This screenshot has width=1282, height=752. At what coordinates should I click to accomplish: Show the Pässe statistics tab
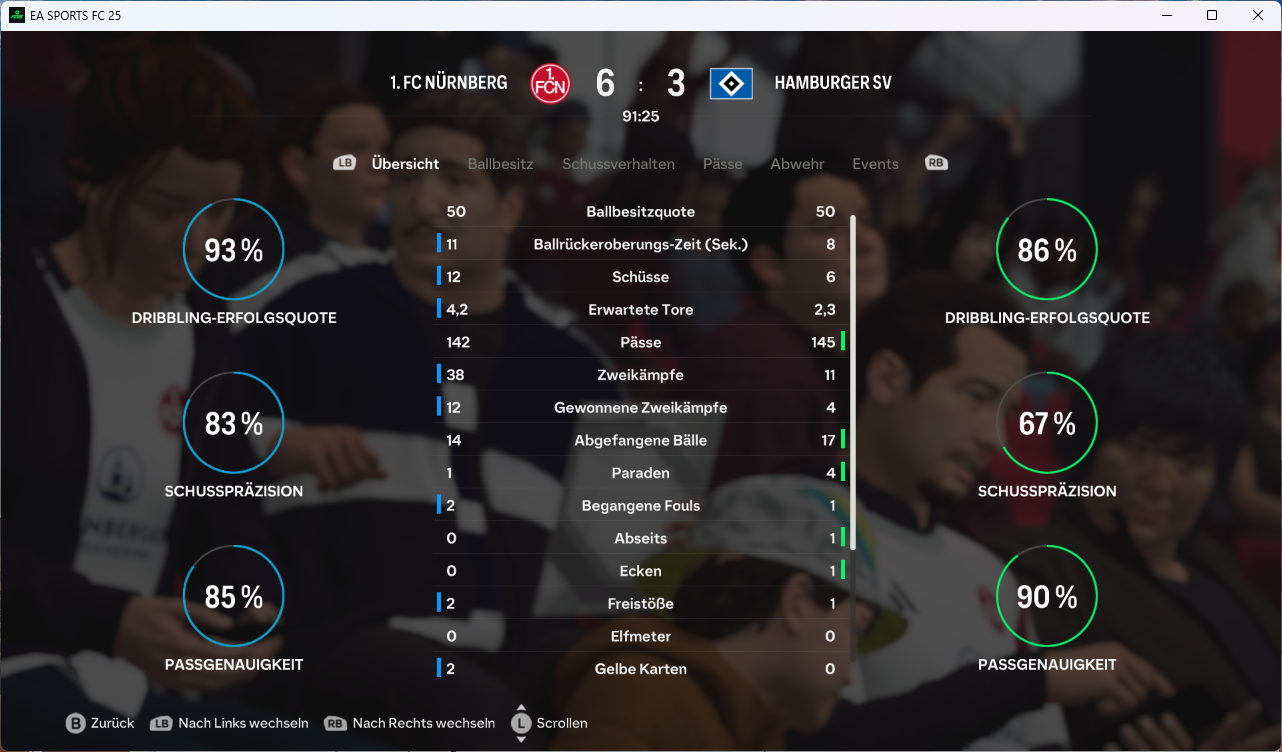click(x=722, y=164)
